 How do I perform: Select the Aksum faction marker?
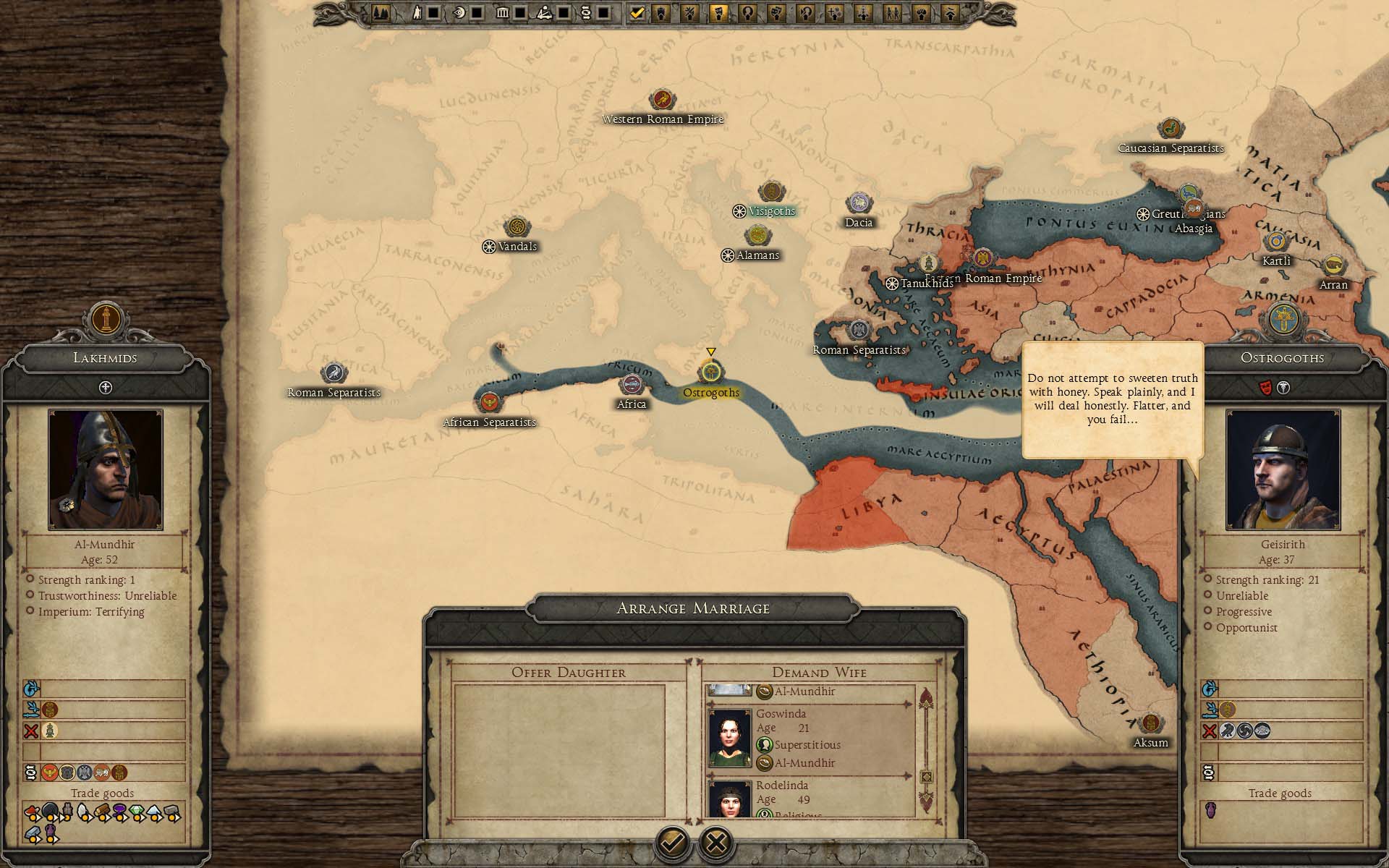coord(1150,724)
